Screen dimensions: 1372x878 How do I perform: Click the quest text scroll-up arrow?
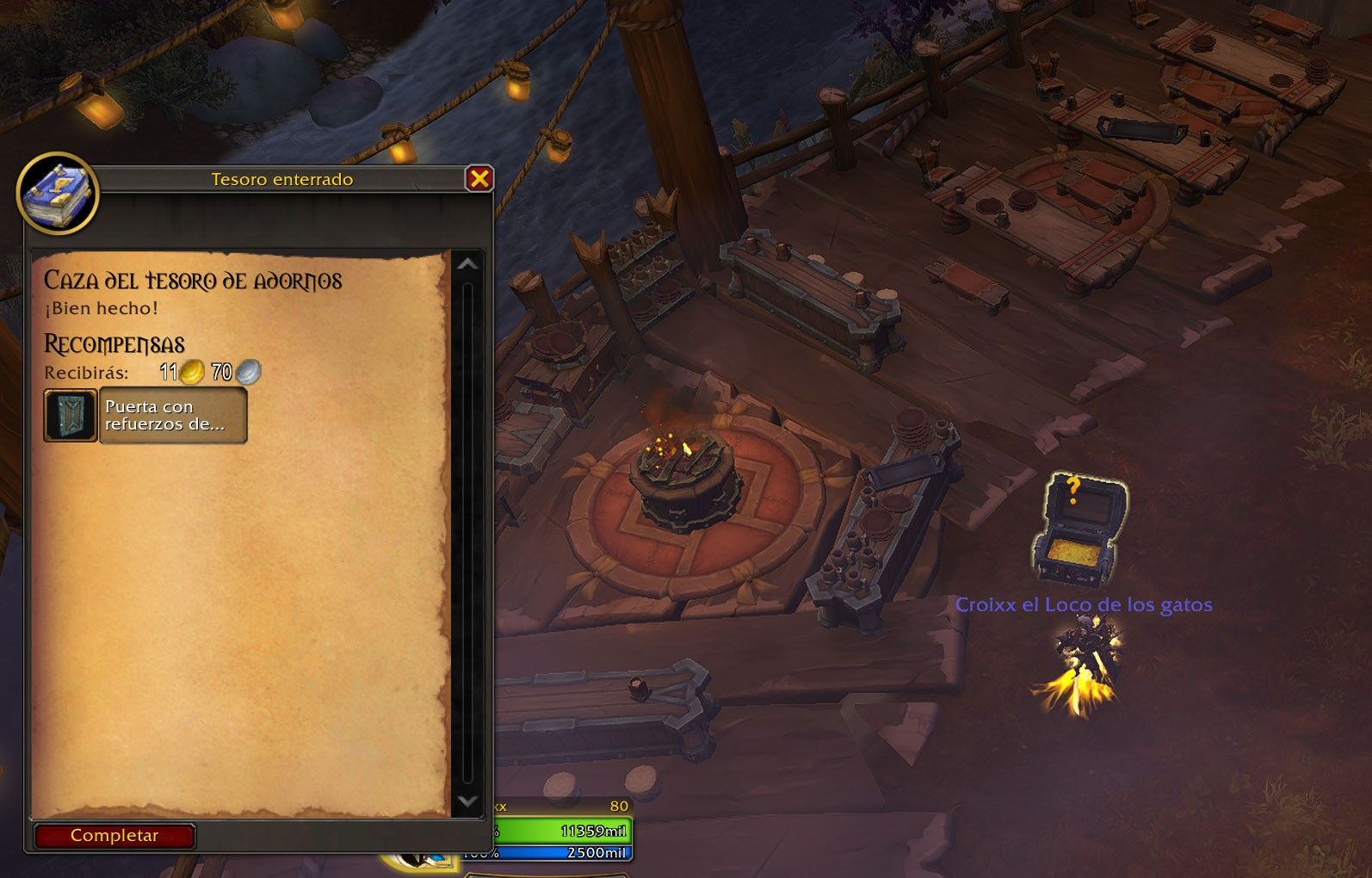(x=467, y=264)
